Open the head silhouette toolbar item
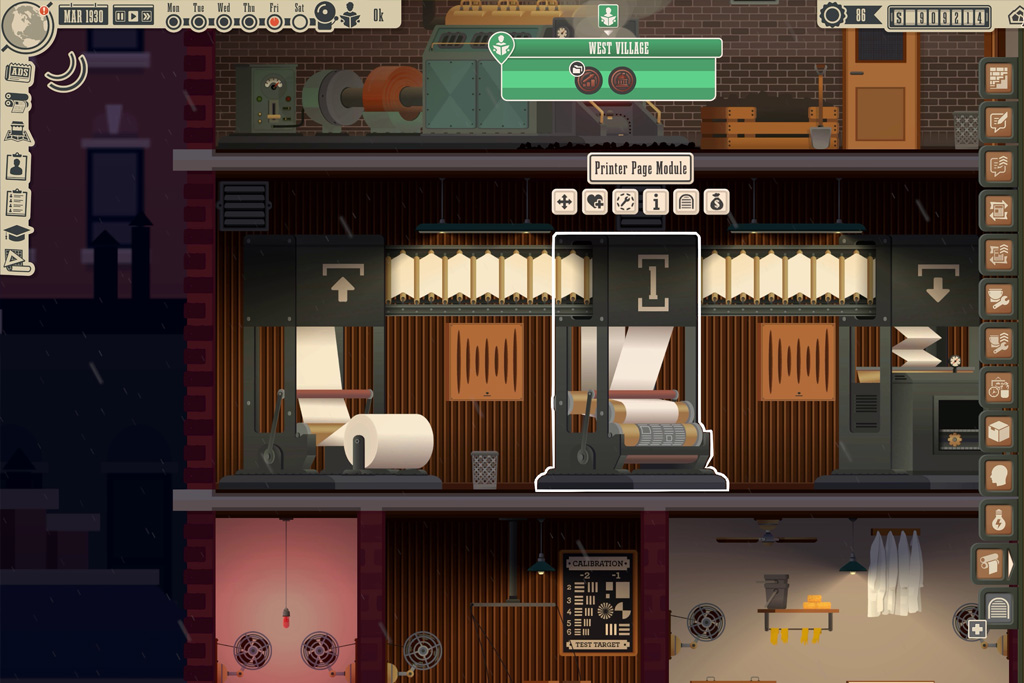Image resolution: width=1024 pixels, height=683 pixels. [x=998, y=476]
